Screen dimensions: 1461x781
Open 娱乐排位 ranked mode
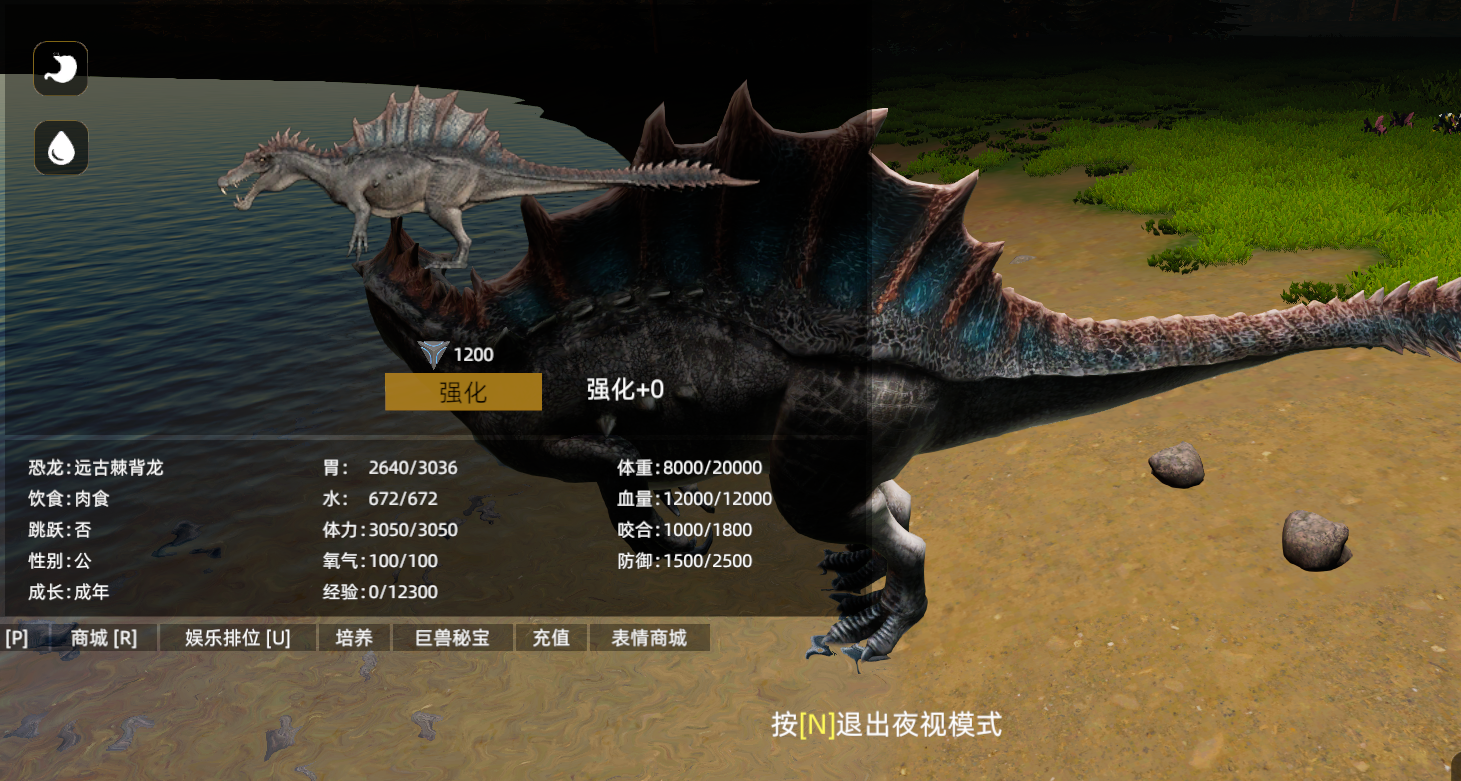[x=238, y=638]
